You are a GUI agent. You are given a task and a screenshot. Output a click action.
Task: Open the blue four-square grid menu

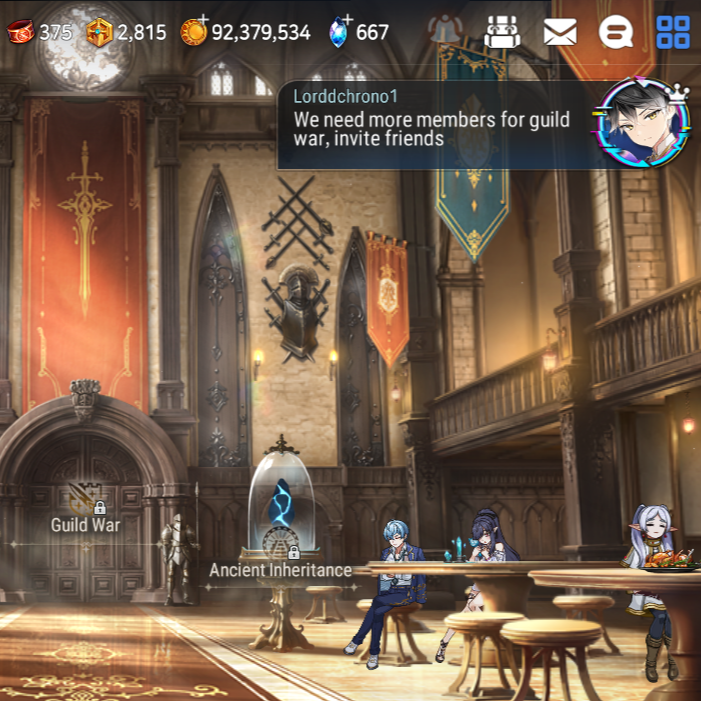click(x=673, y=32)
